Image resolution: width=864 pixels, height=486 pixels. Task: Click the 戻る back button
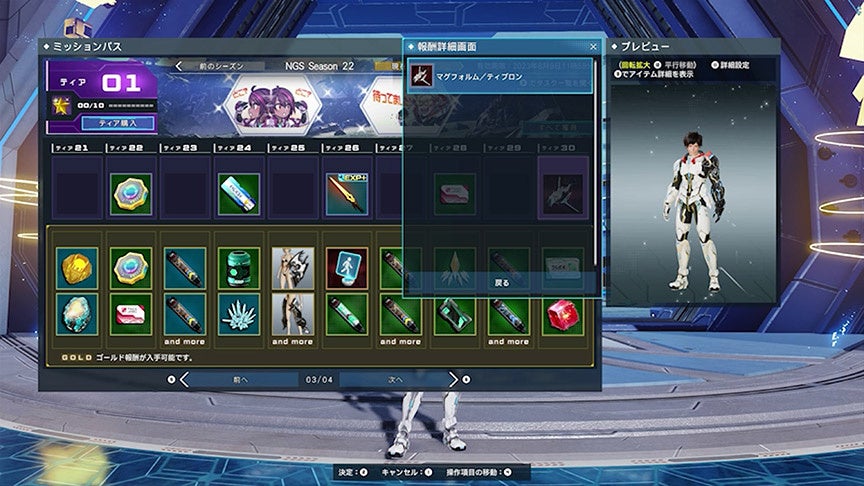[x=501, y=282]
